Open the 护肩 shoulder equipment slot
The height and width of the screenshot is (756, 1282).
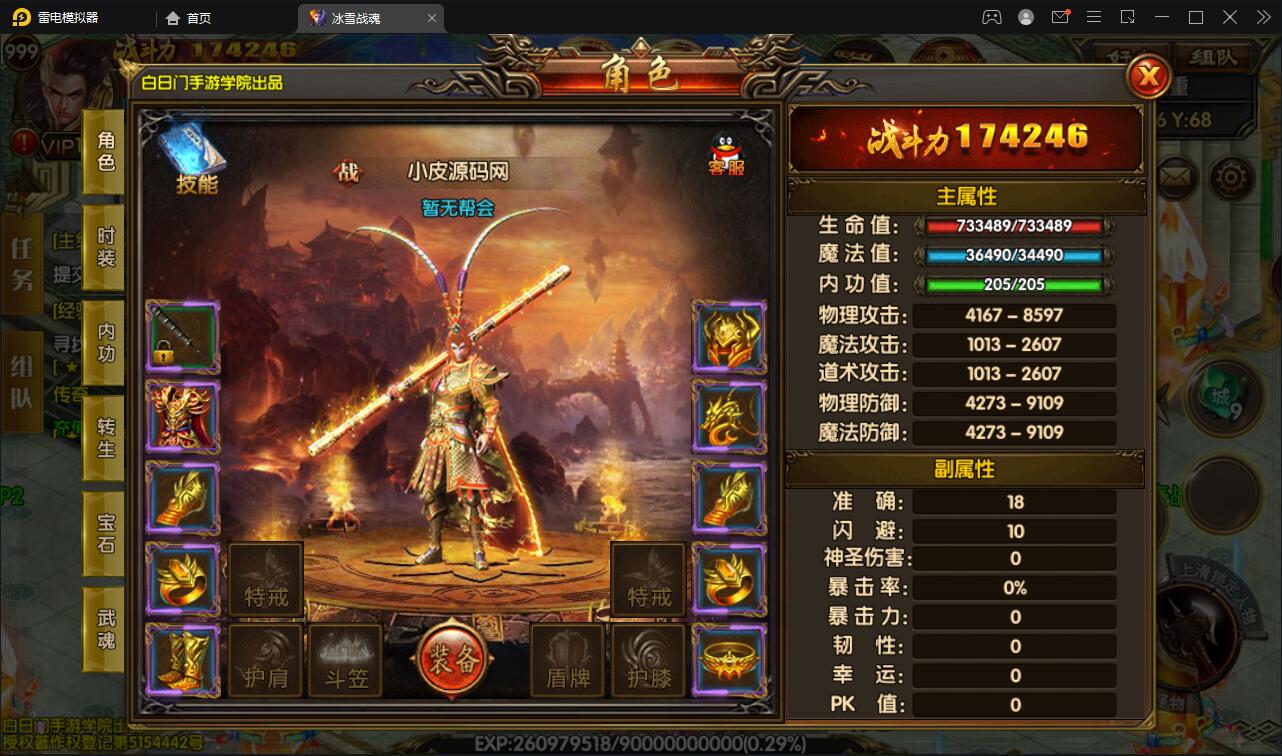[265, 661]
